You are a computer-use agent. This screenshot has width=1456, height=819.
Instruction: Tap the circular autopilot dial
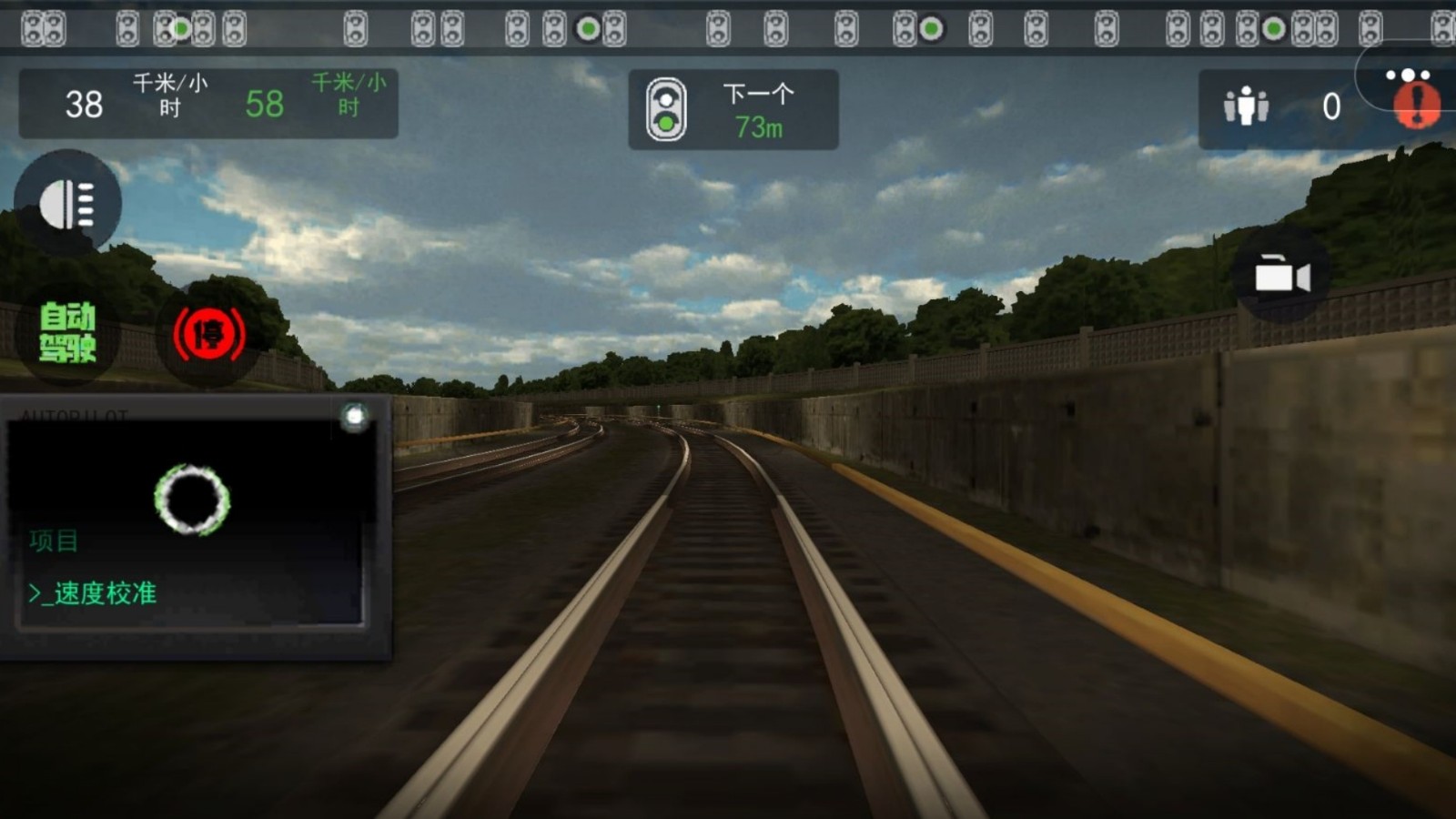[x=192, y=499]
